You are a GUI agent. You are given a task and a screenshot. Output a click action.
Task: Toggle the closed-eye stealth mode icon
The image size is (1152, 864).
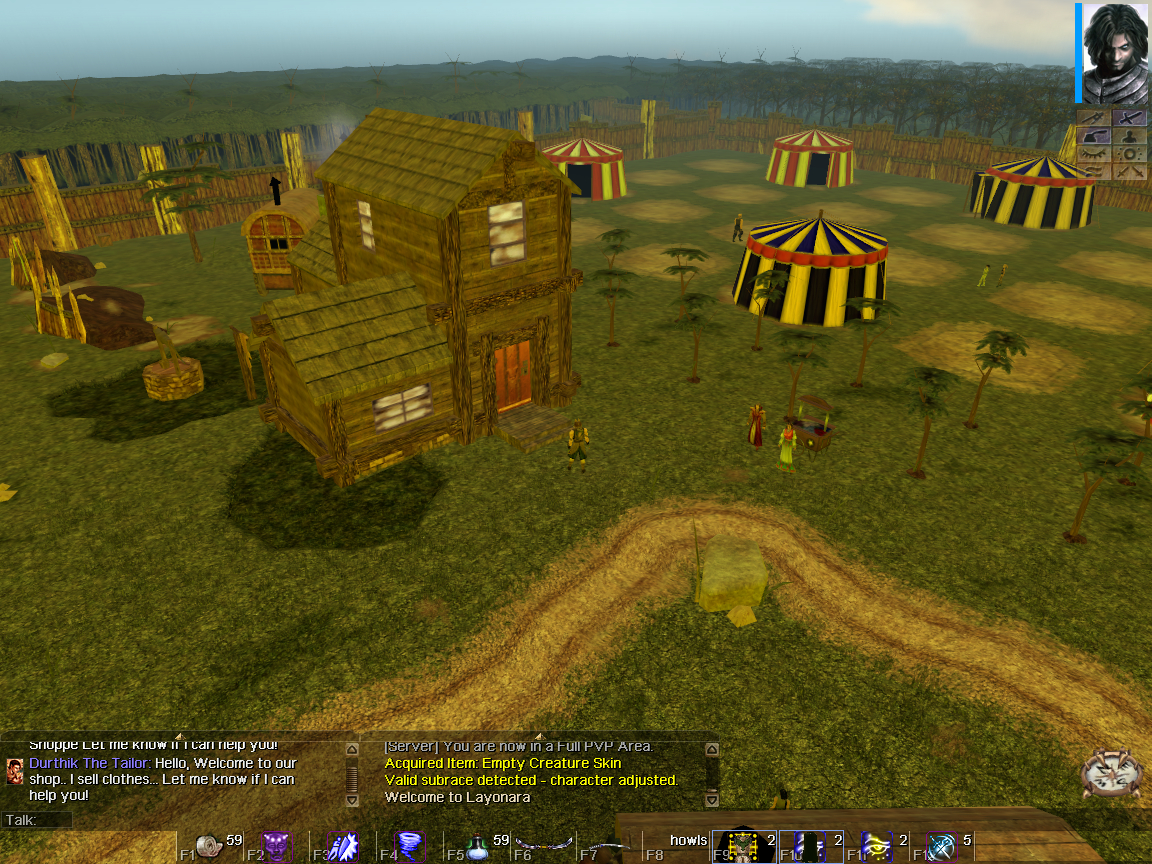pos(1095,154)
